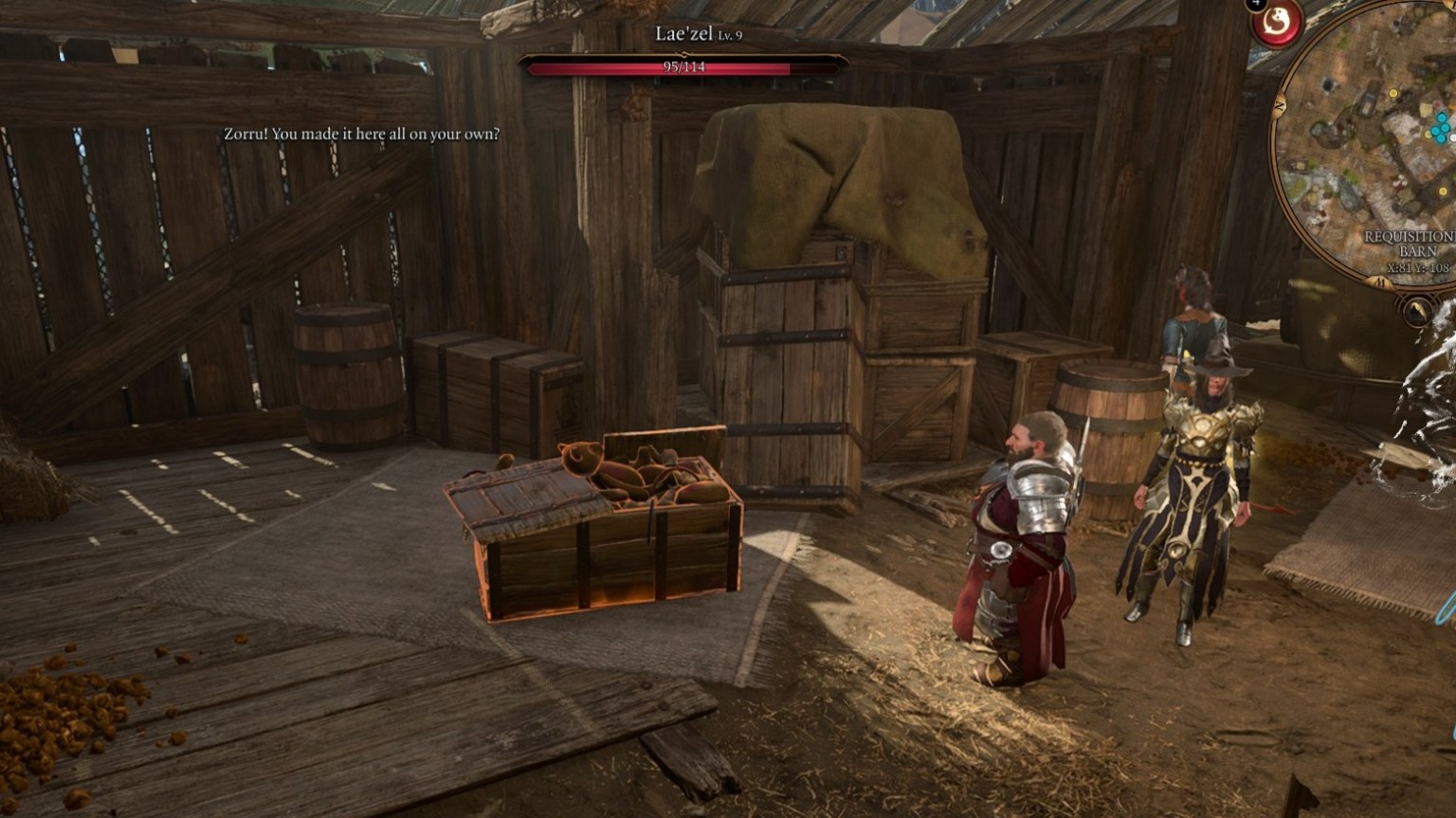
Task: Click Lae'zel's 95/114 health bar
Action: pyautogui.click(x=682, y=66)
